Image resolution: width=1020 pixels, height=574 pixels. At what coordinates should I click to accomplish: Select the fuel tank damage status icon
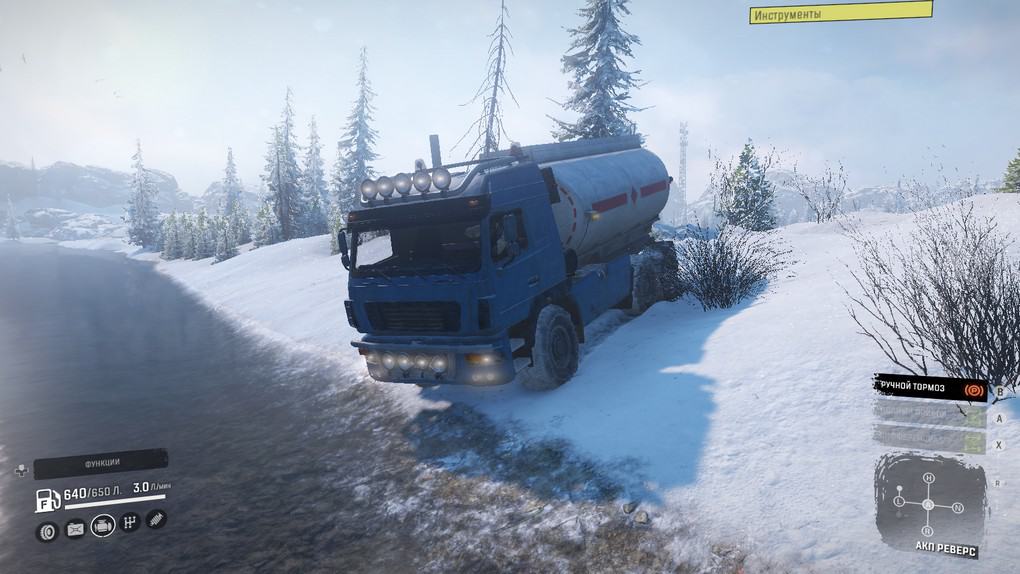tap(75, 529)
